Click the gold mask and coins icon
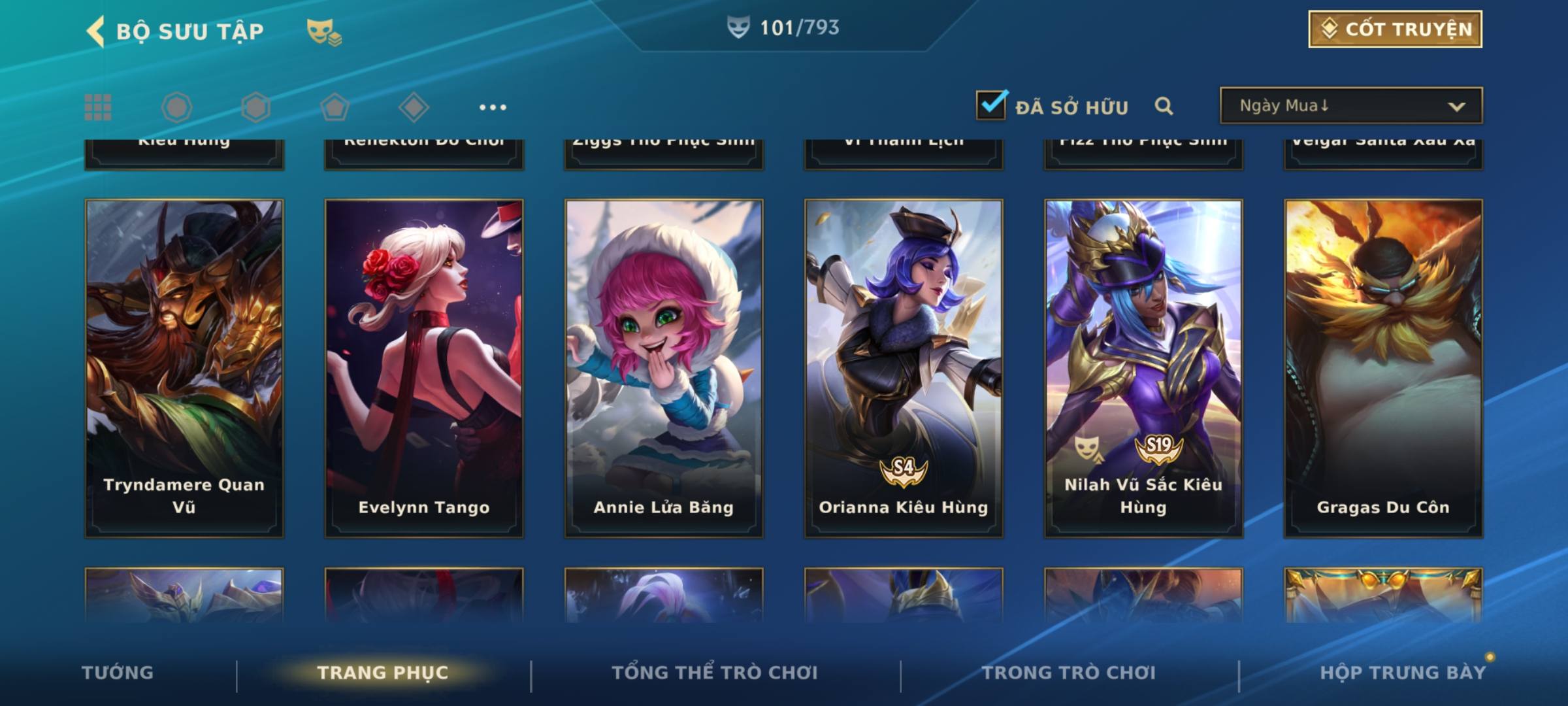 (x=324, y=32)
